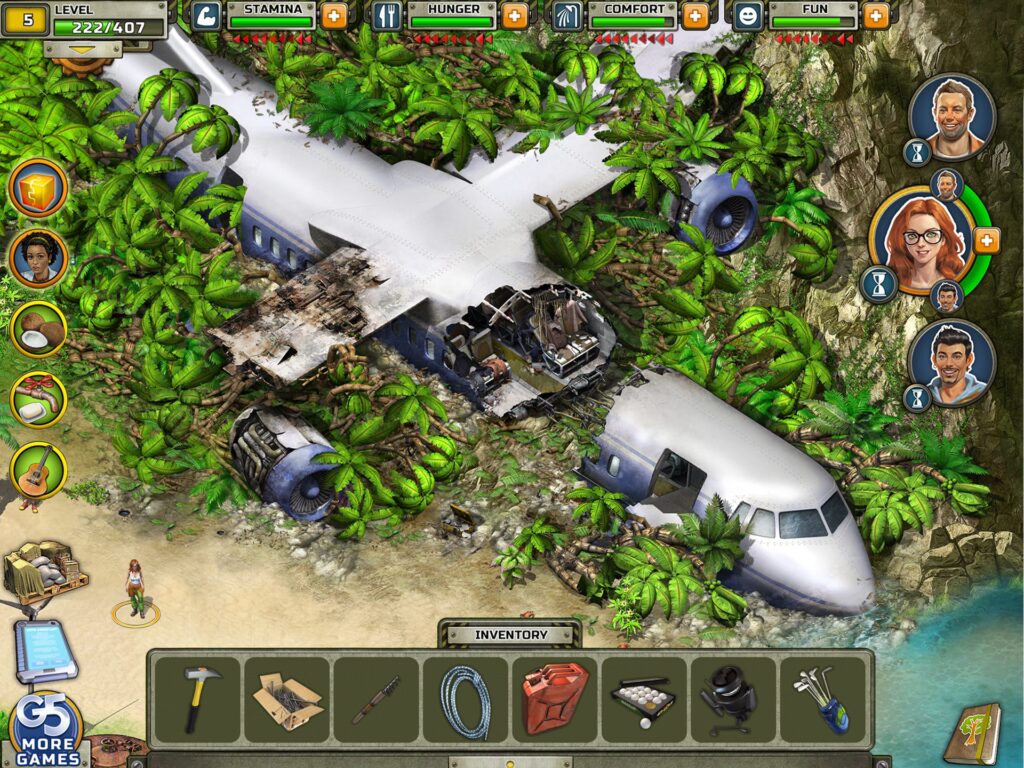
Task: Boost Fun with its plus button
Action: [x=875, y=15]
